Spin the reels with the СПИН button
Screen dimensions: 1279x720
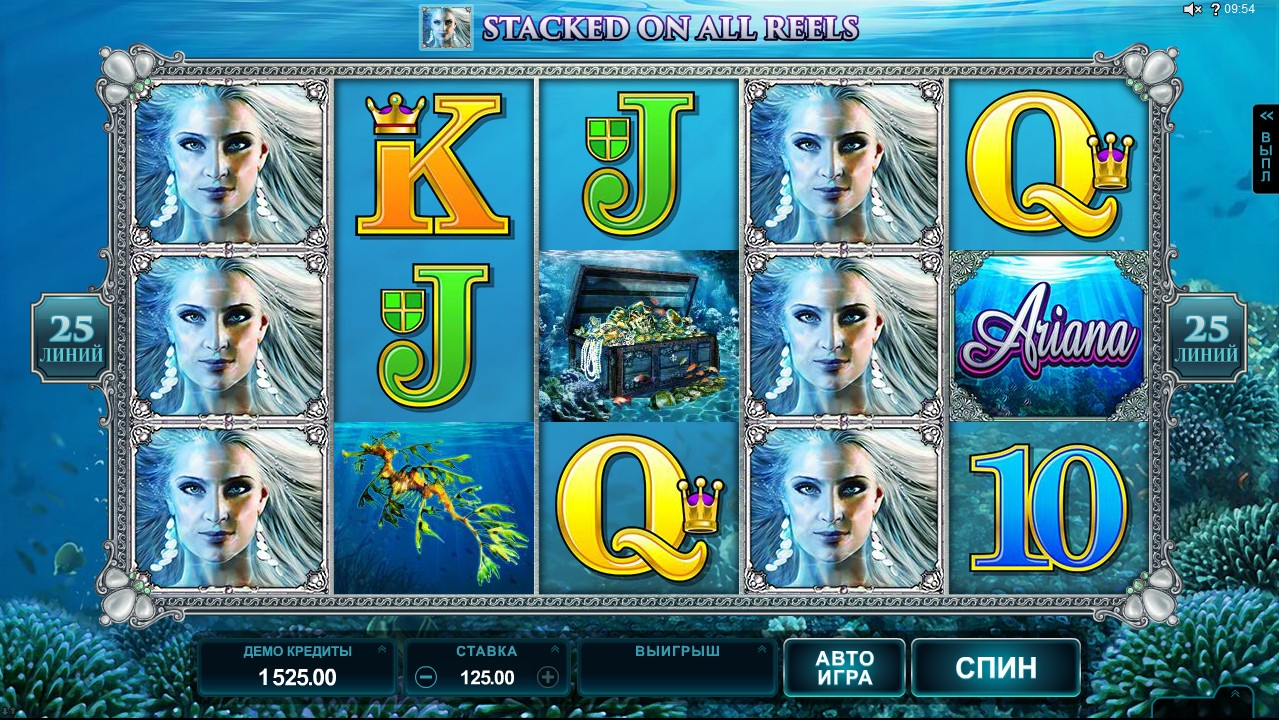pos(995,668)
